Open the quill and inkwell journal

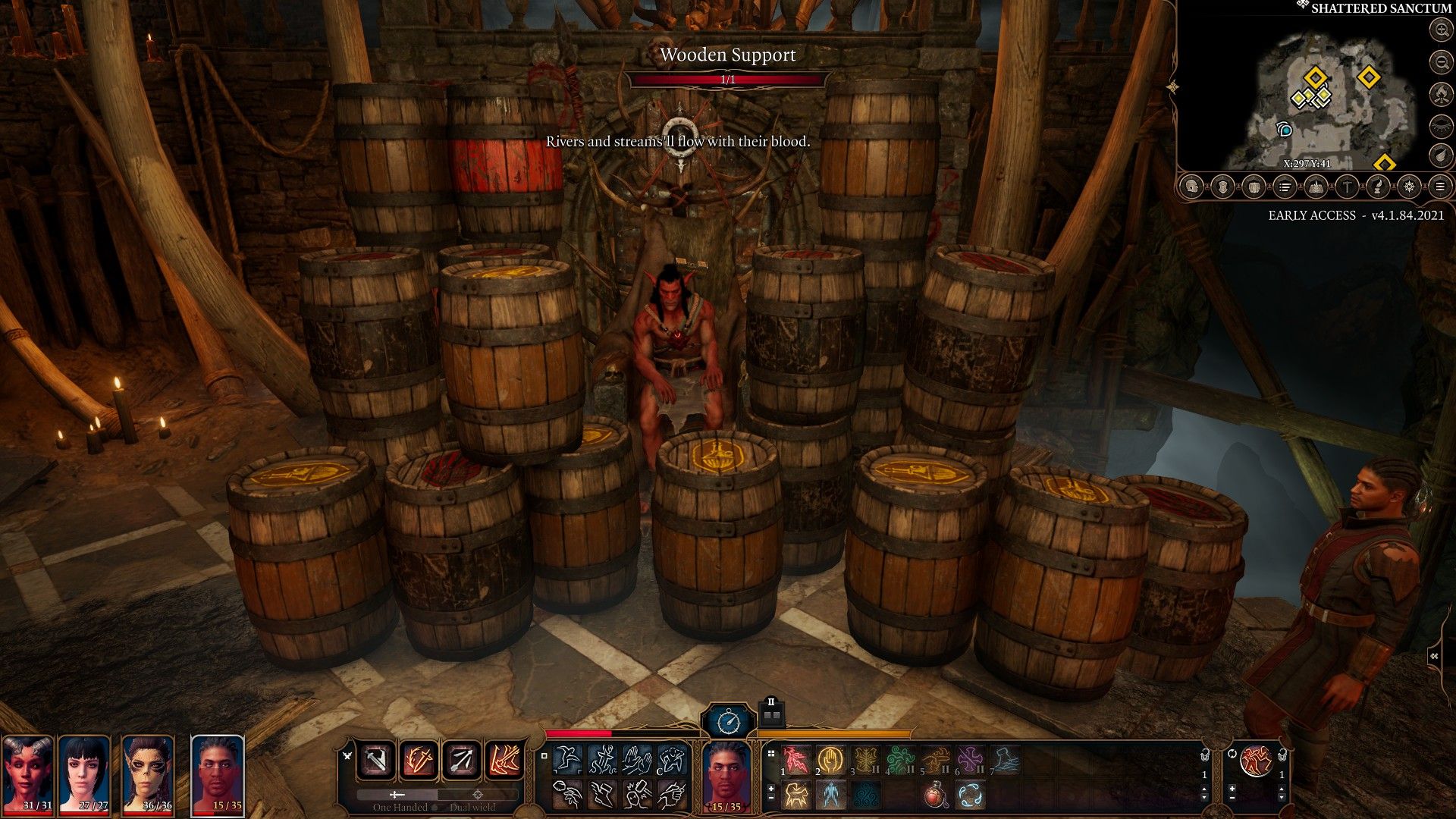click(1377, 187)
